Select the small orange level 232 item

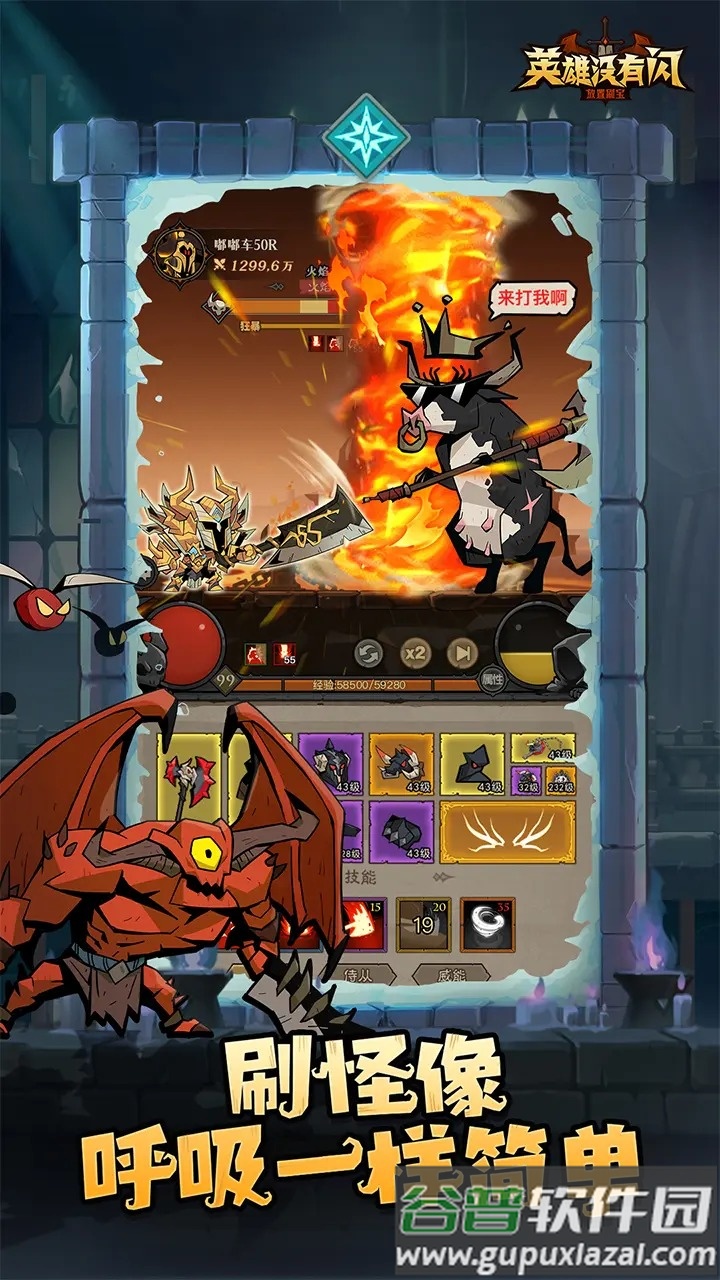tap(560, 780)
